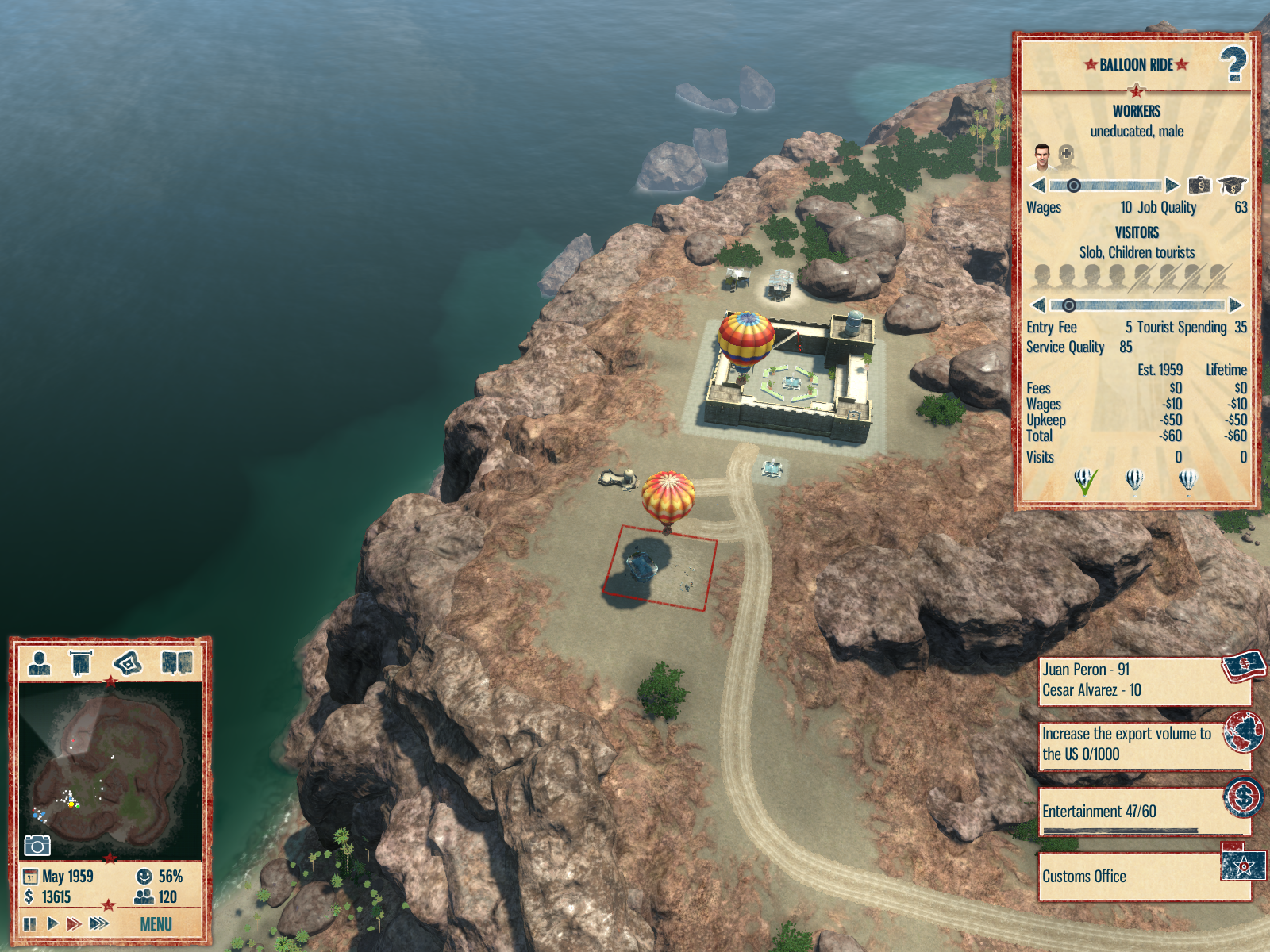Select the briefcase with dollar sign icon
Viewport: 1270px width, 952px height.
click(1199, 186)
